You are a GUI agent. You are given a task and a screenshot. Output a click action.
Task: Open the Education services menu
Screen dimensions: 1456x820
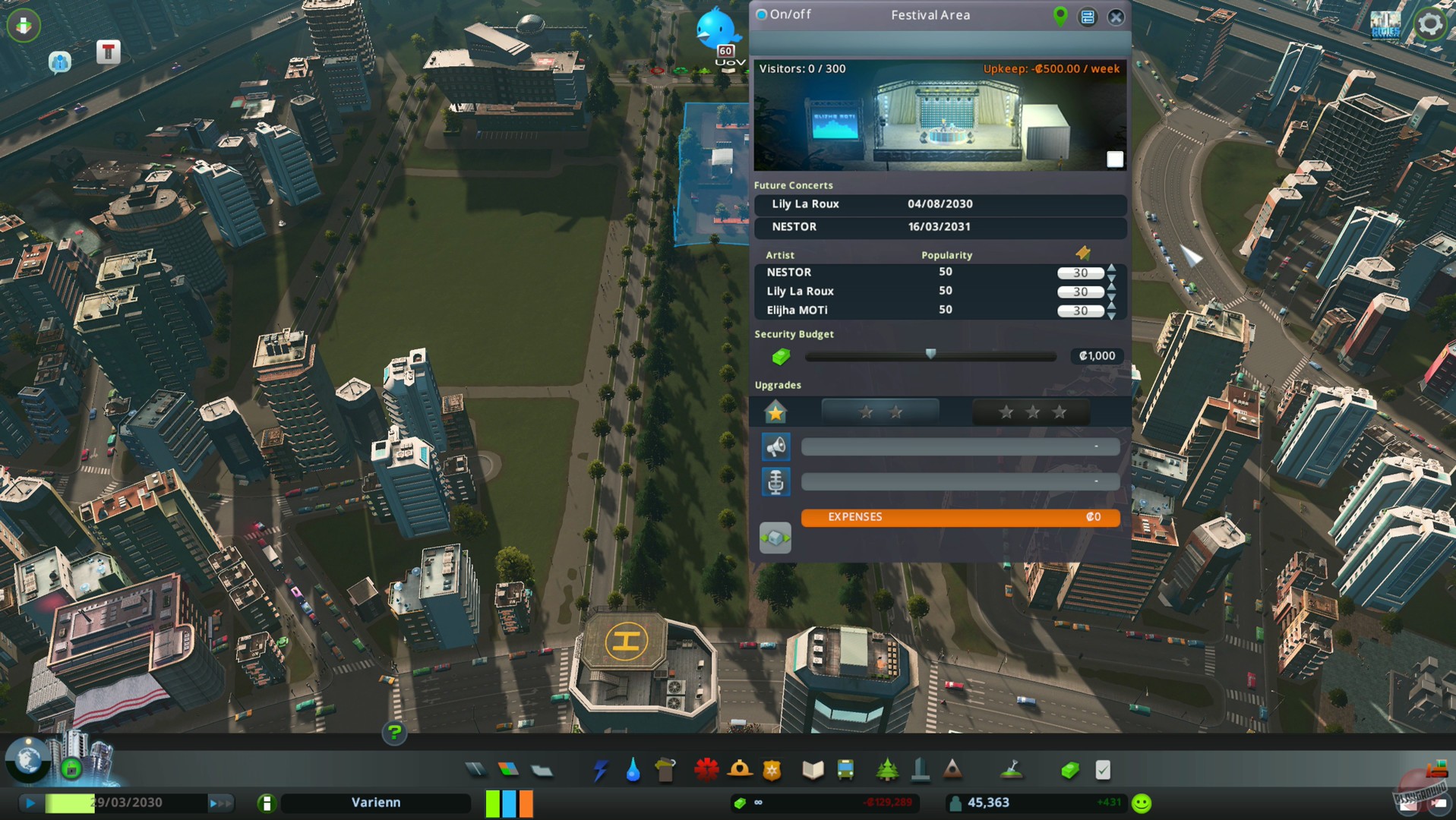tap(812, 769)
